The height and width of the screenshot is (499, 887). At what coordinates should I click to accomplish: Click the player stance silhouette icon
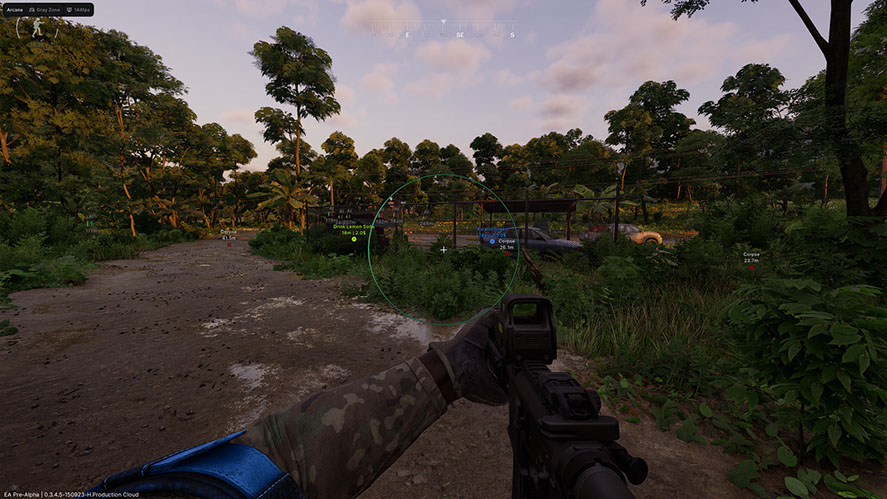[x=37, y=28]
